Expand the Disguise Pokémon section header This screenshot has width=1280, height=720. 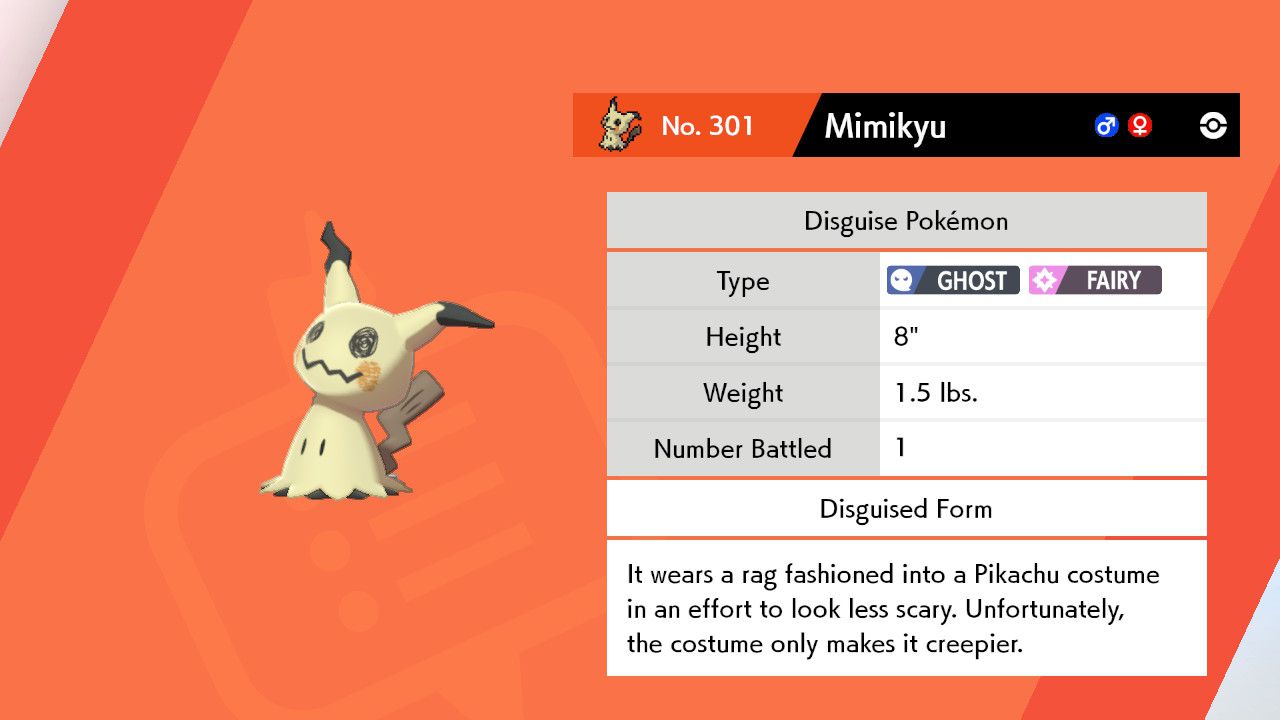coord(905,220)
